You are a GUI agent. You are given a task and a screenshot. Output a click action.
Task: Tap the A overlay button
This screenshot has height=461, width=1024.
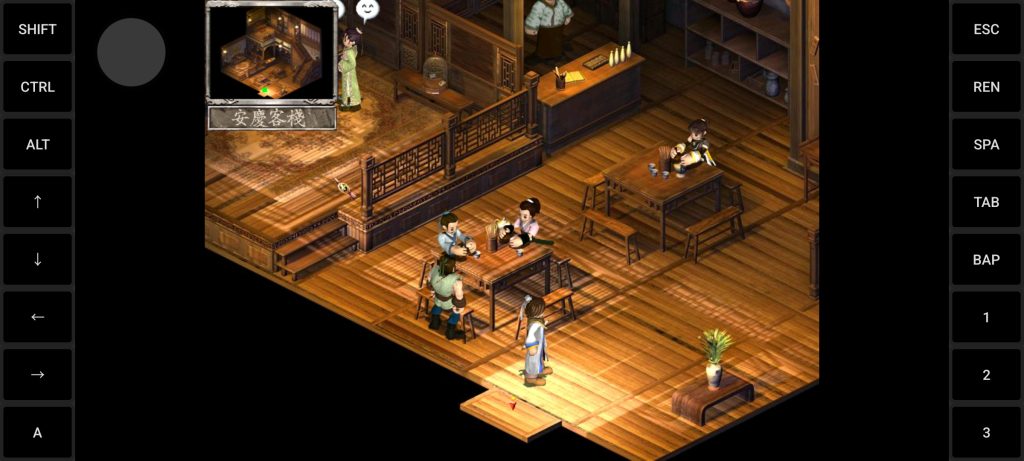38,432
